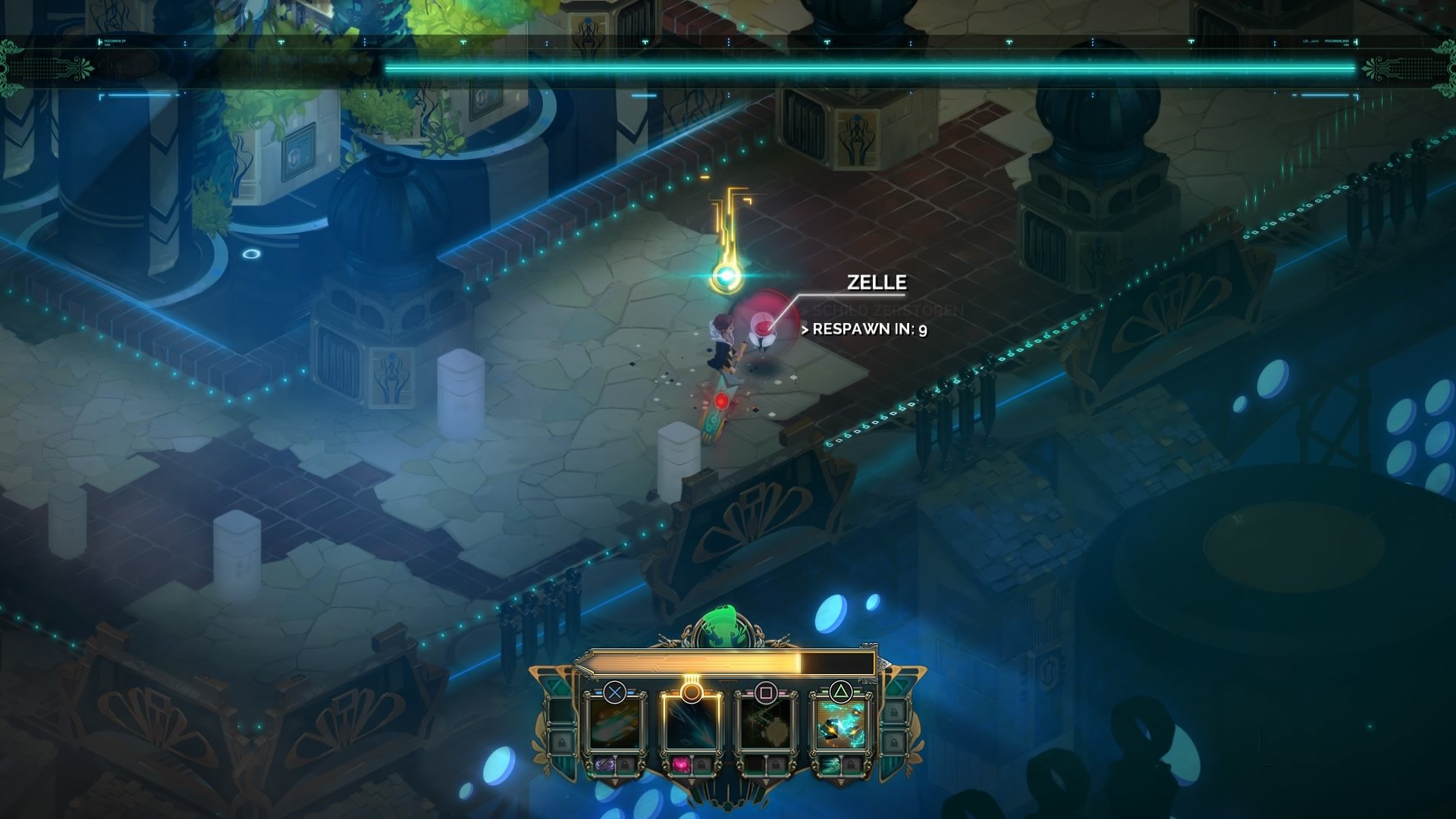Select the pink heart upgrade icon below the Circle slot
The image size is (1456, 819).
pyautogui.click(x=679, y=764)
